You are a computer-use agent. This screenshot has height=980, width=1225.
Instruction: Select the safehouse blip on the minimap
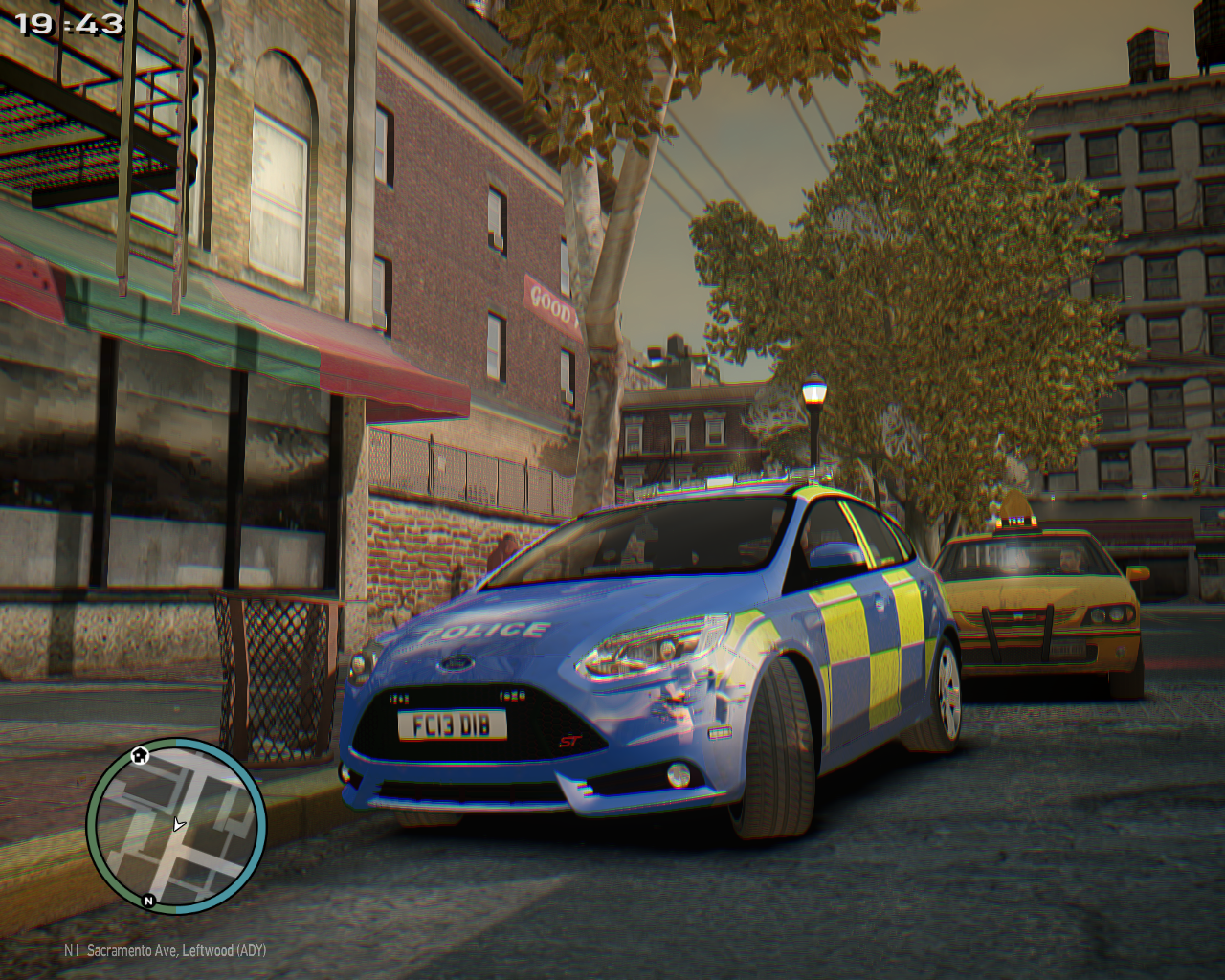coord(141,755)
